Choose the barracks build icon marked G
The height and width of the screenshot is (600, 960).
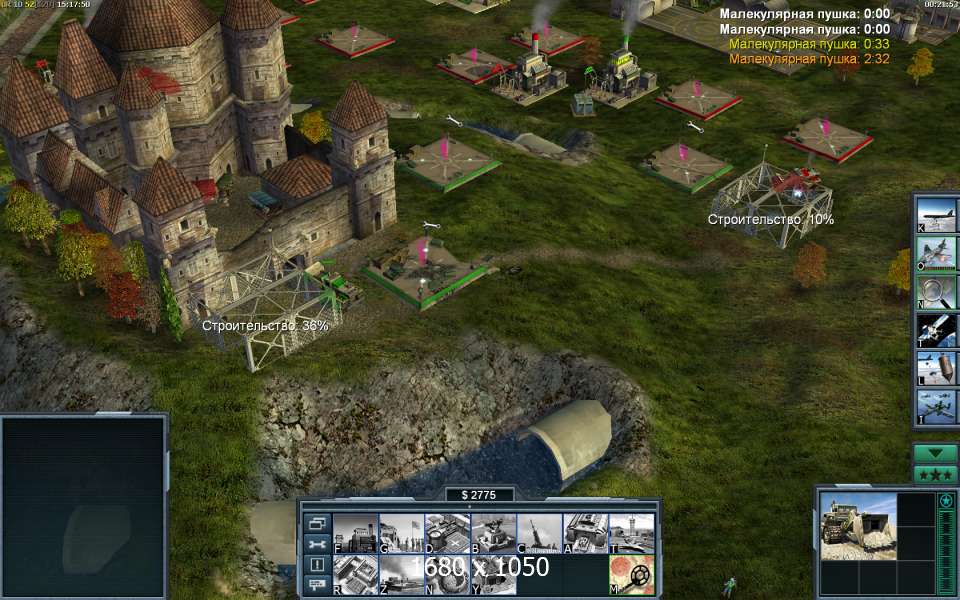tap(401, 533)
